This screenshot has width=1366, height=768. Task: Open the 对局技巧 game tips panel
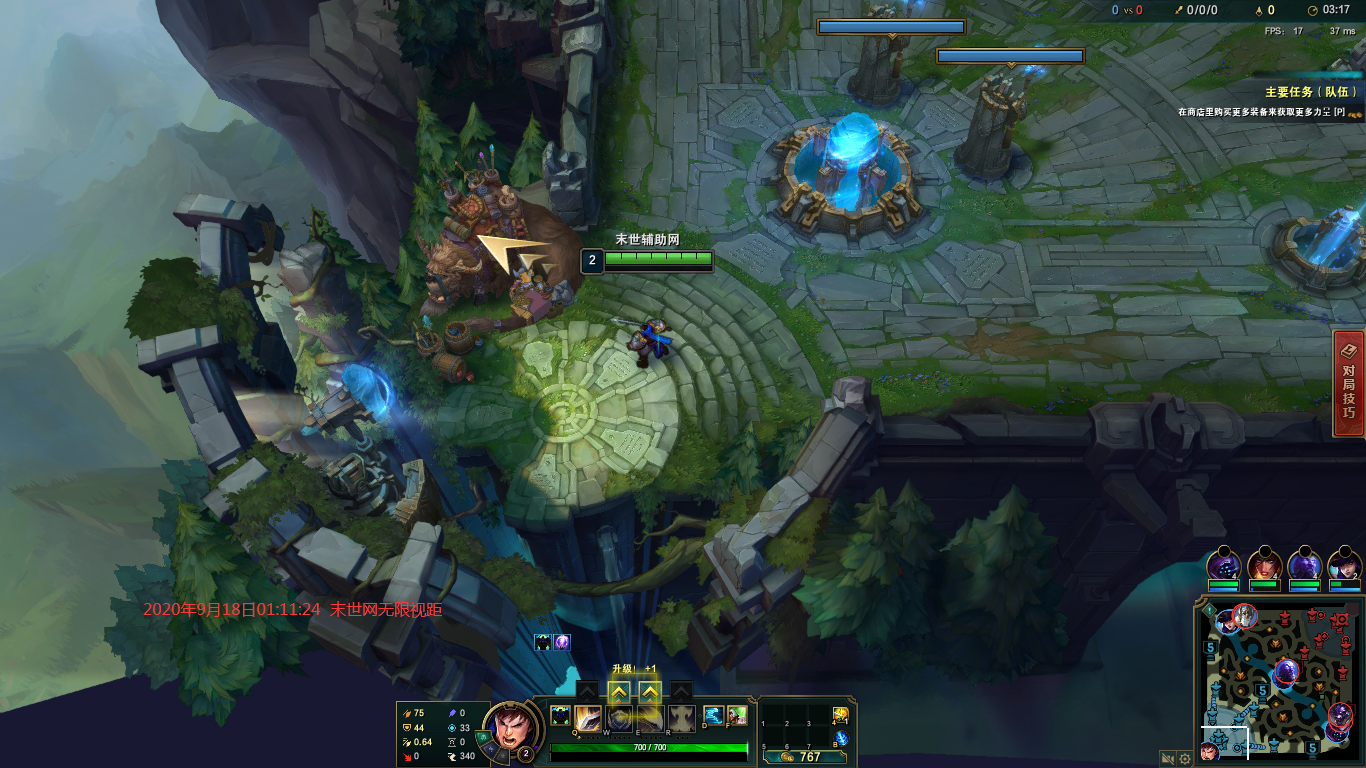1349,385
